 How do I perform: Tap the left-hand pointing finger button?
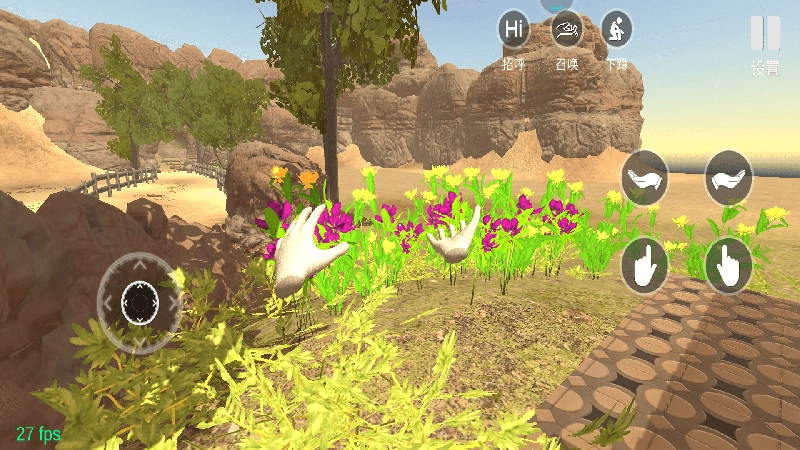click(645, 265)
